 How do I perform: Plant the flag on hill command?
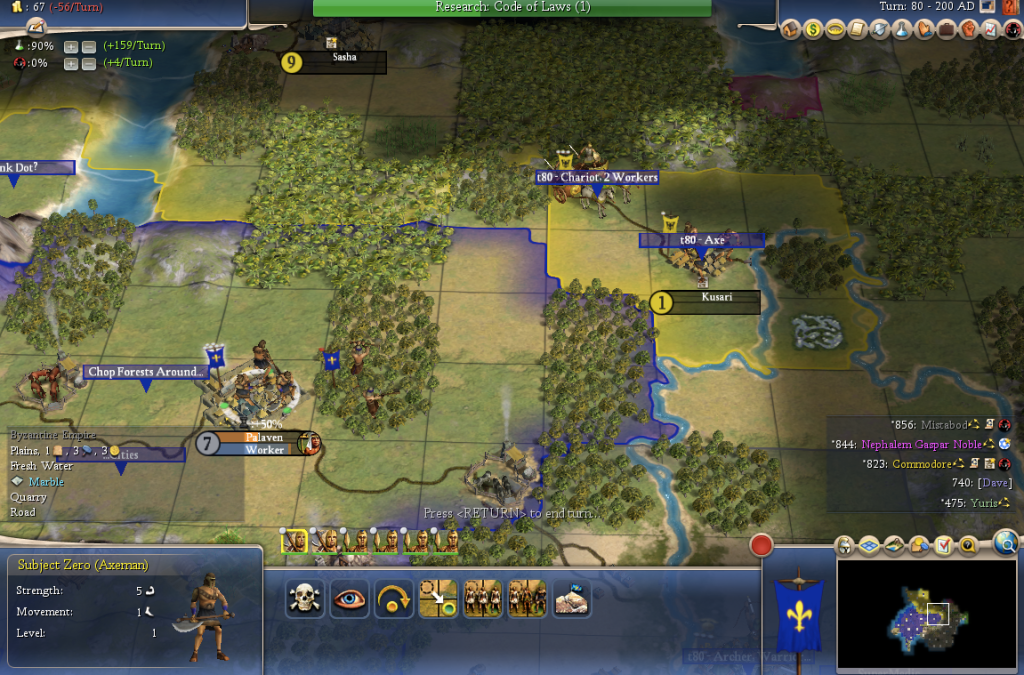(x=571, y=598)
